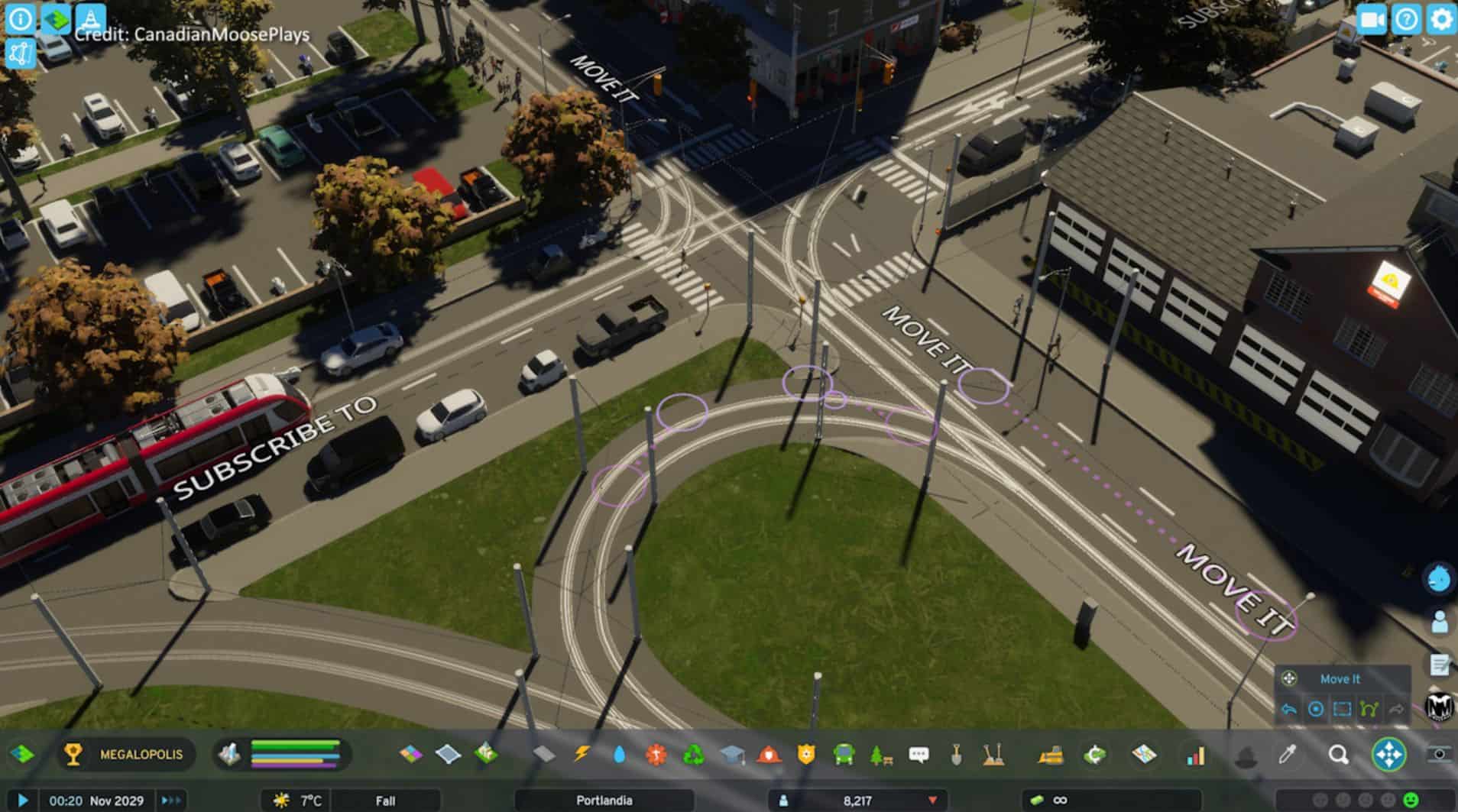Toggle Move It single selection mode
Screen dimensions: 1458x812
click(1316, 710)
